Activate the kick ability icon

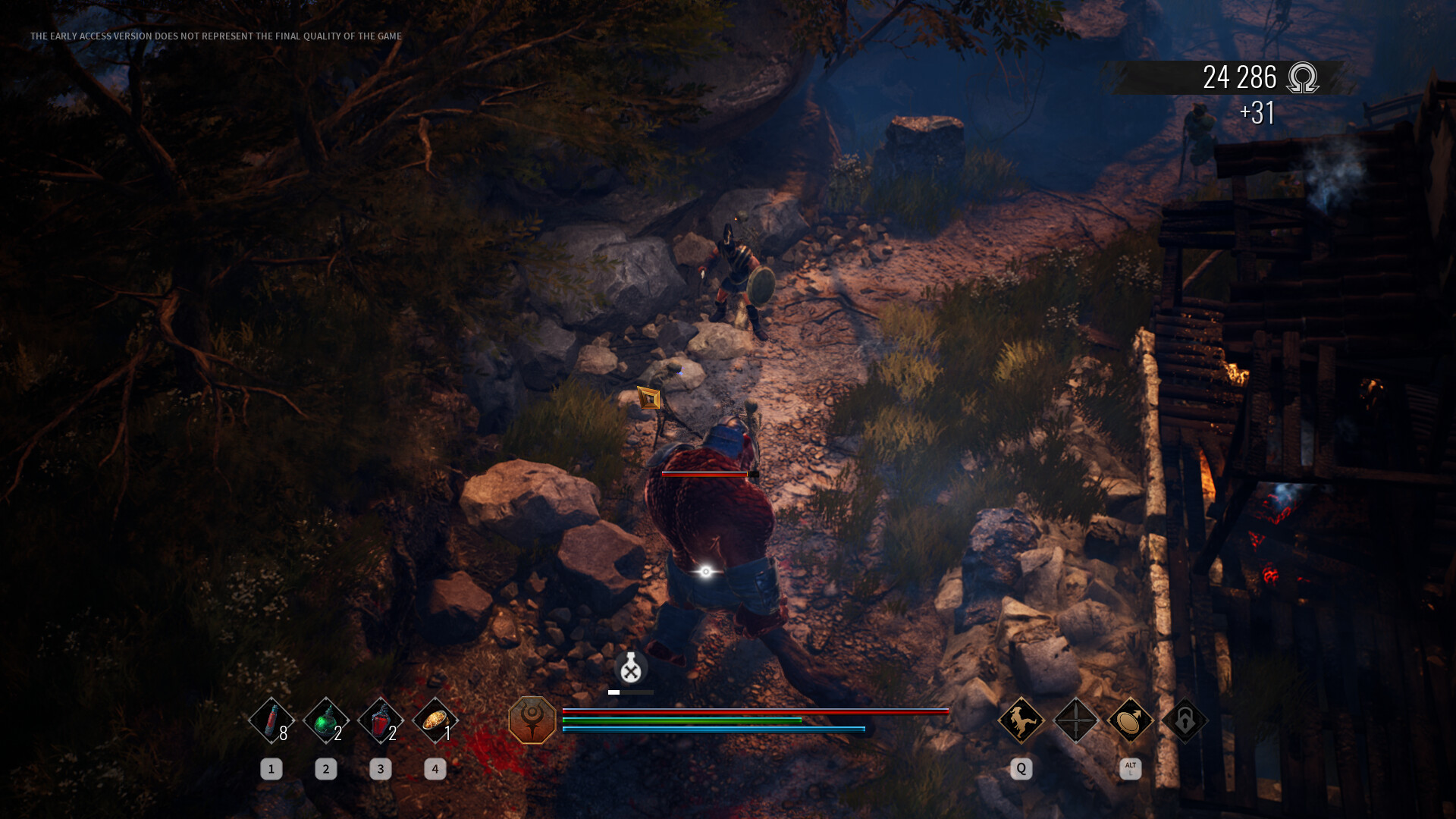click(x=1021, y=720)
